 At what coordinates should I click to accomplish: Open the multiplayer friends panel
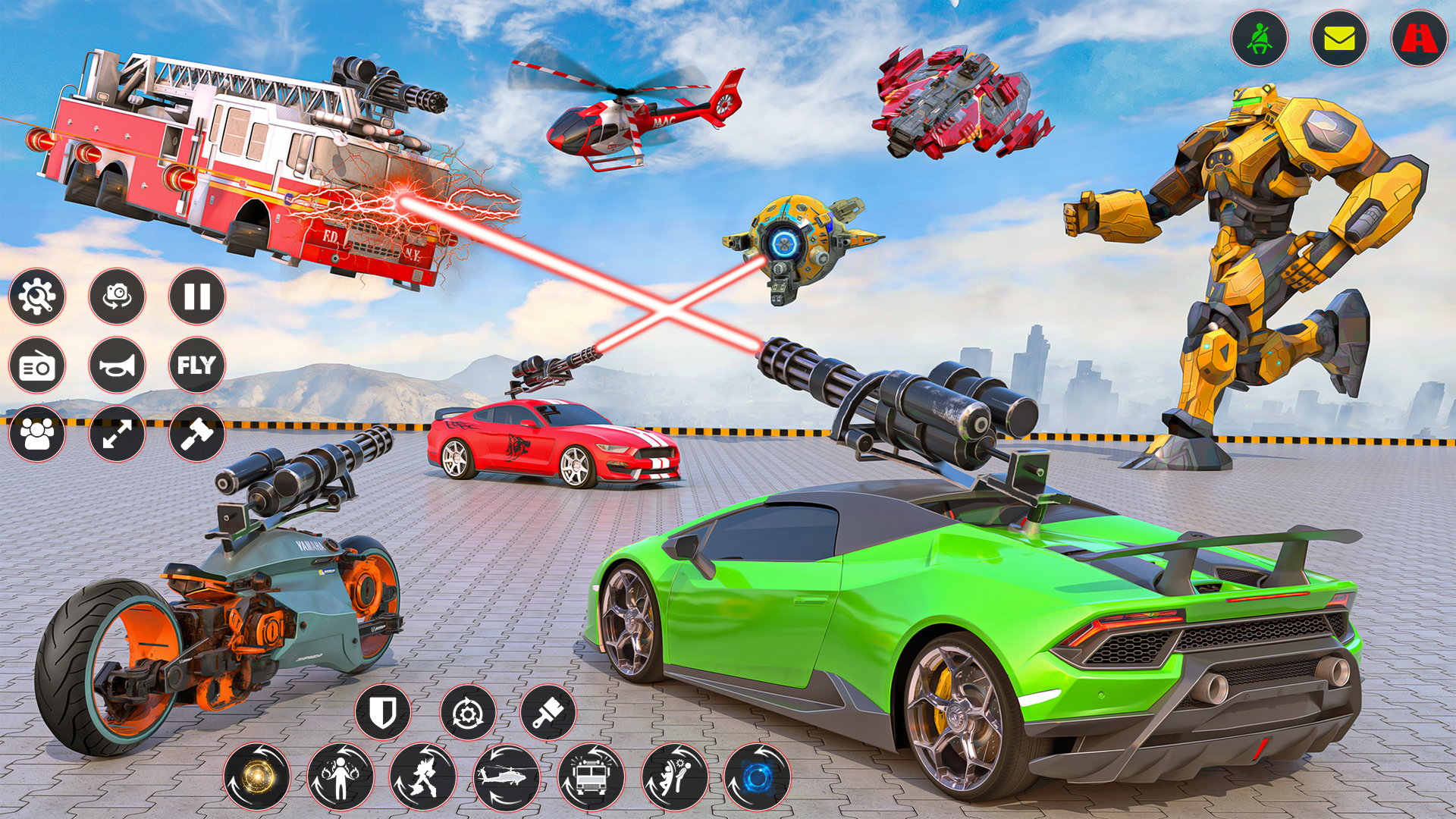[x=37, y=434]
